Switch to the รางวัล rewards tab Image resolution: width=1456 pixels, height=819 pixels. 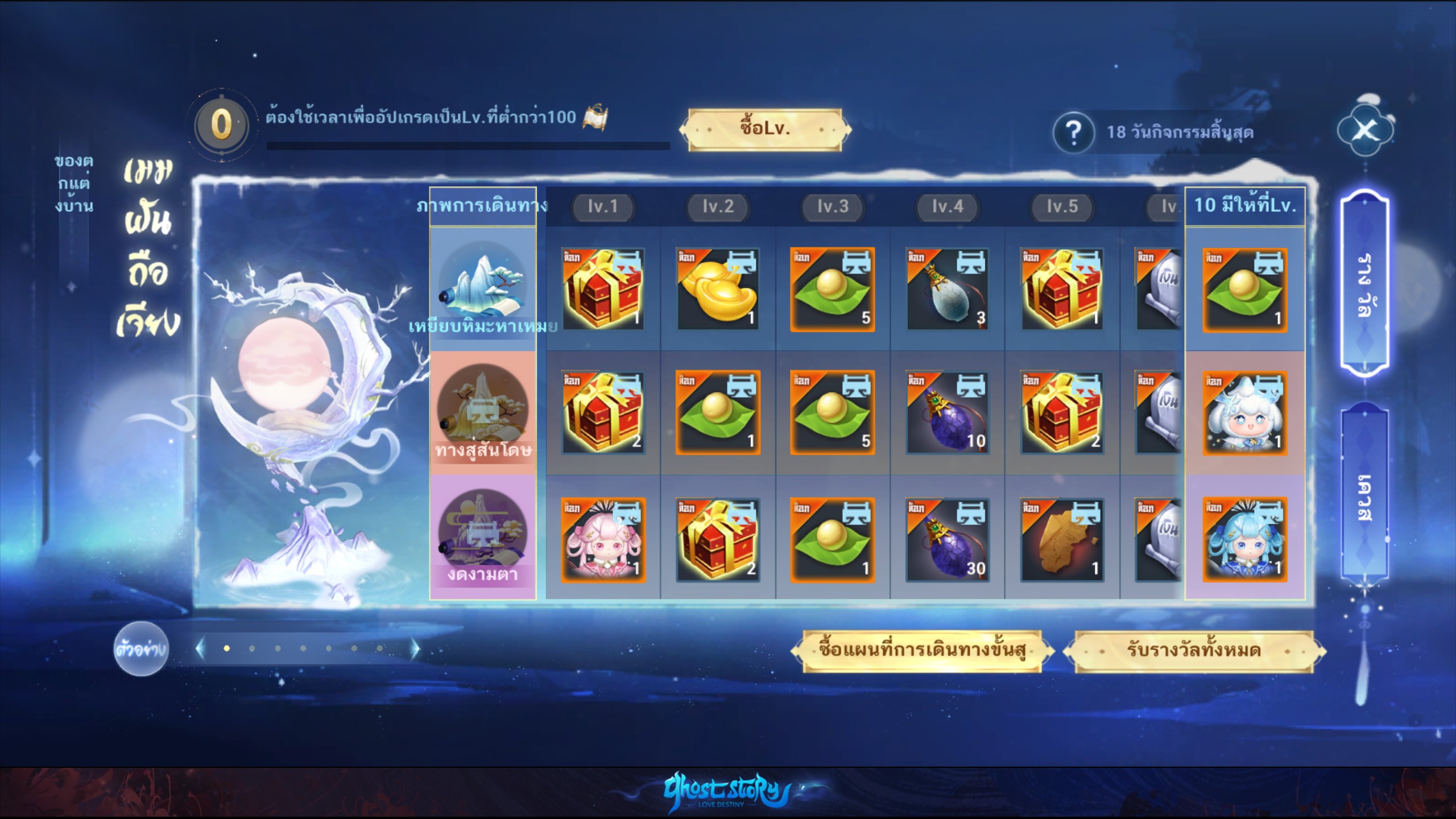[x=1364, y=284]
